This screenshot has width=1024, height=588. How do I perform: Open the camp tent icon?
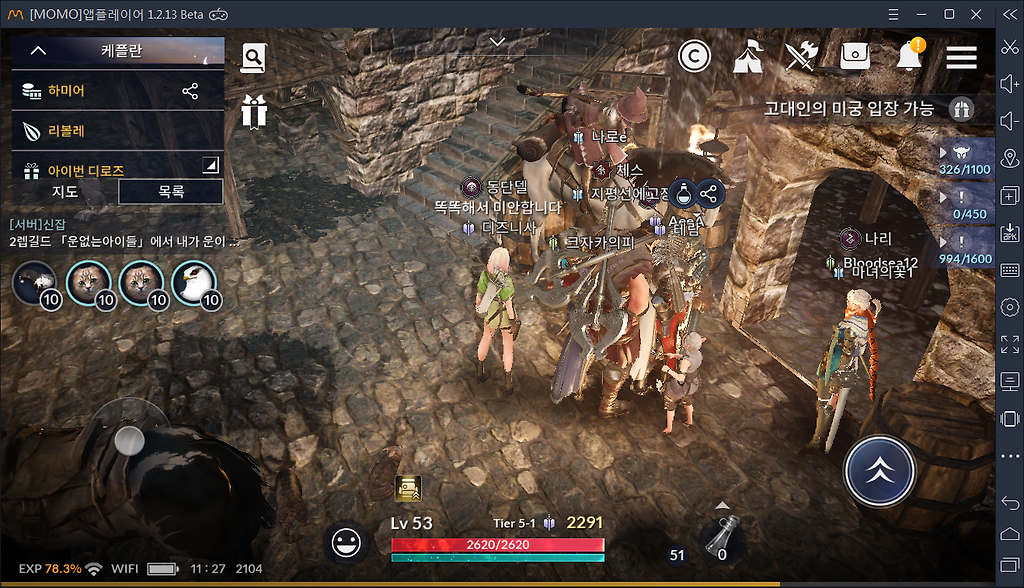pyautogui.click(x=748, y=56)
